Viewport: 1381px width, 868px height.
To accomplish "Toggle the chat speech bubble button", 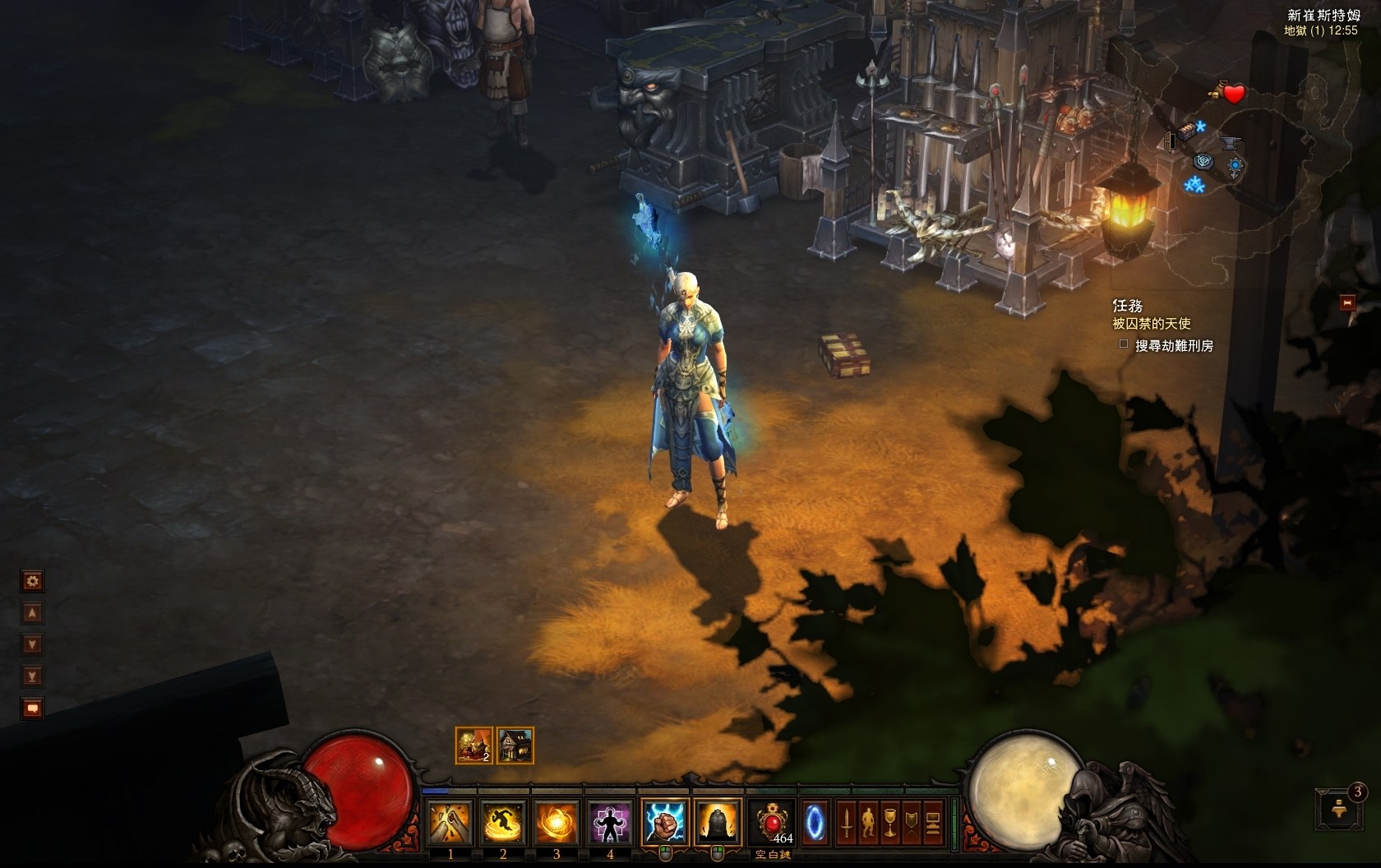I will 32,708.
